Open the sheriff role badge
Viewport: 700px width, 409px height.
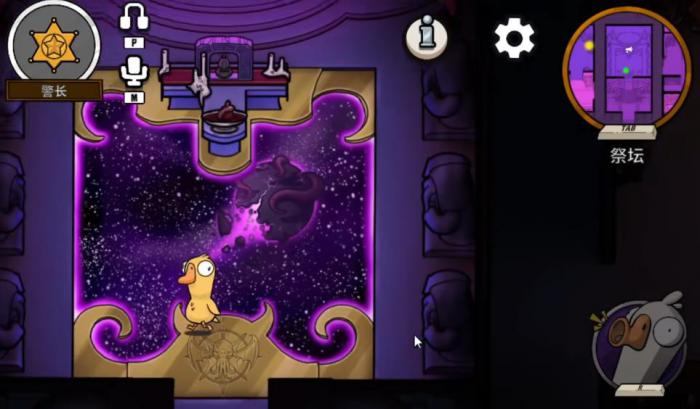[x=53, y=45]
